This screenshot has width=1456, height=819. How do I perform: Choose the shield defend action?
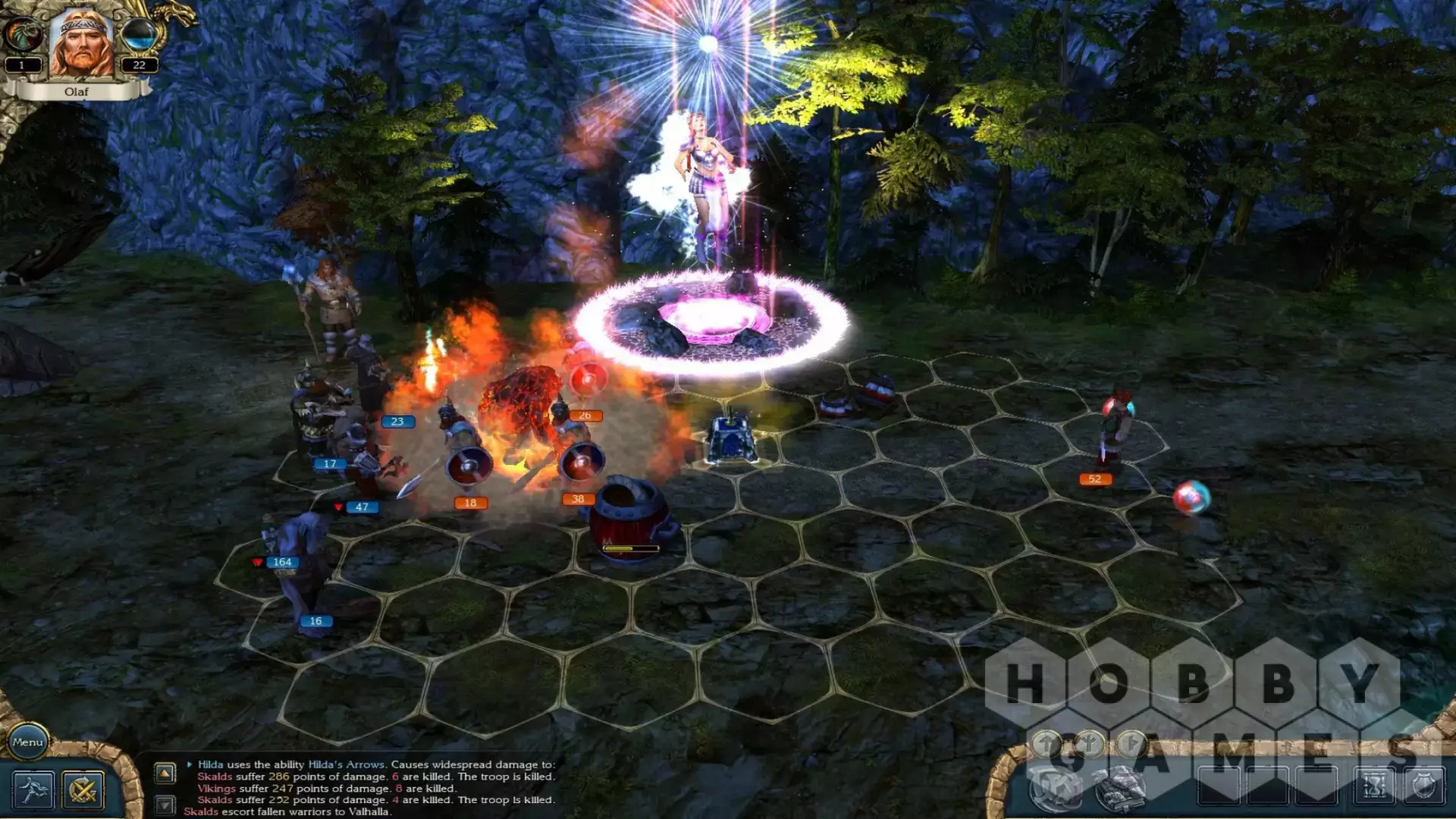[1423, 787]
